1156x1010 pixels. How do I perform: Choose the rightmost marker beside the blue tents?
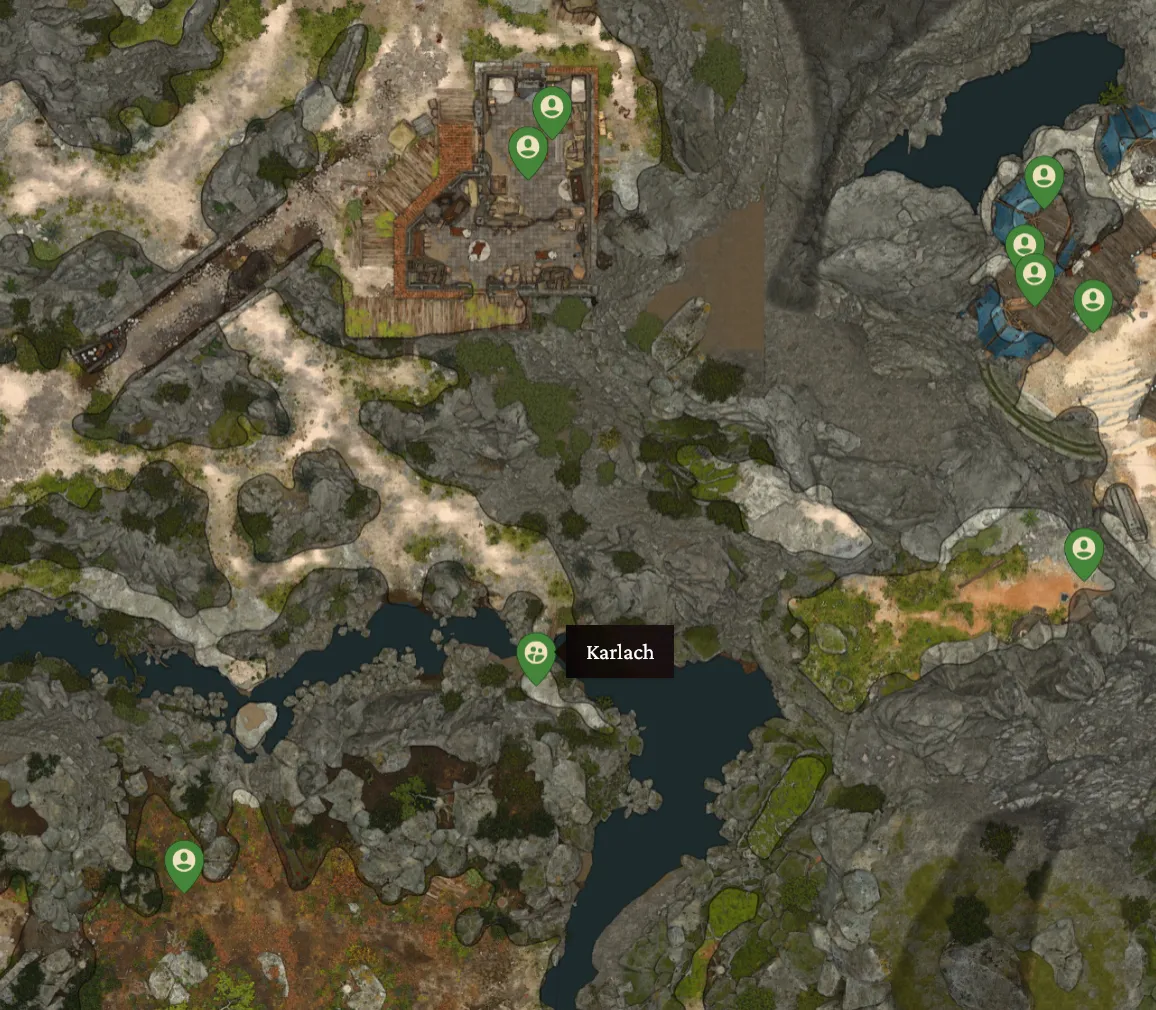(1092, 301)
